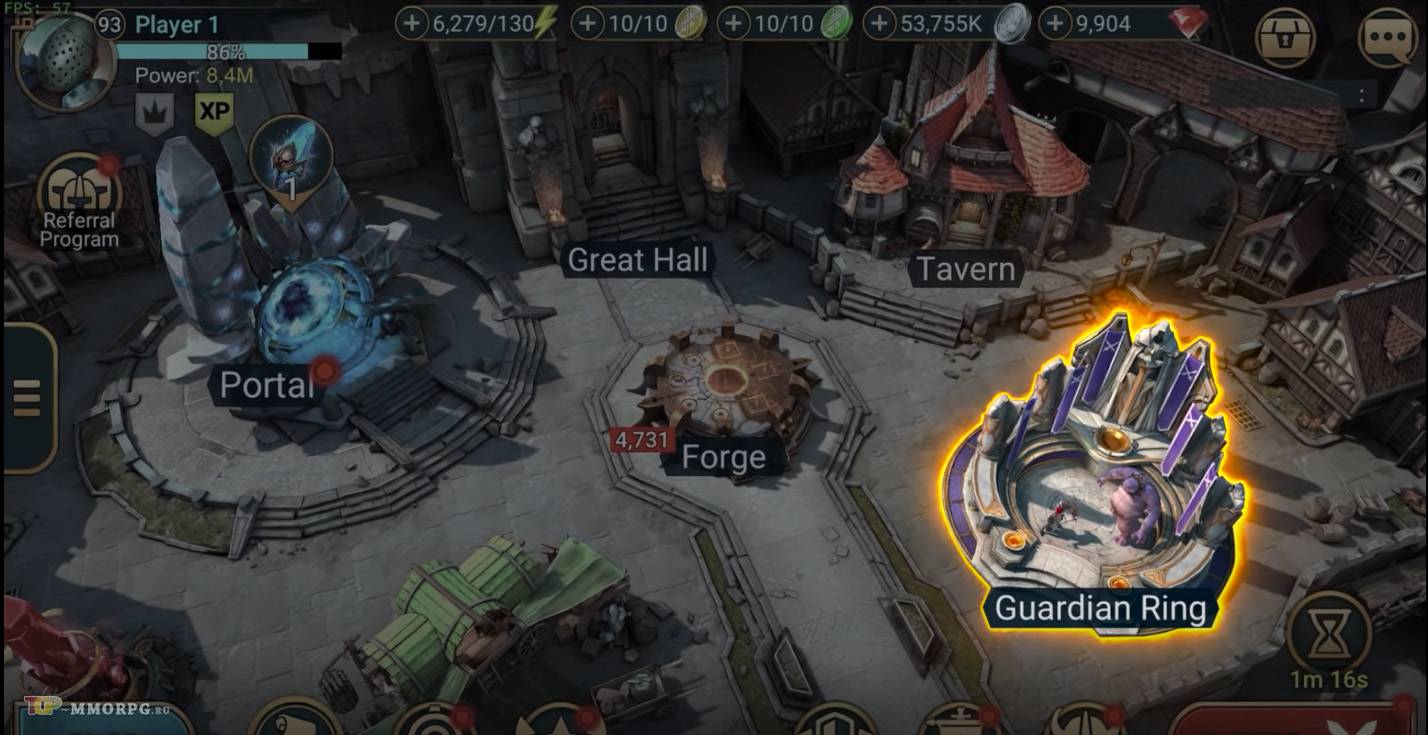This screenshot has height=735, width=1428.
Task: Add silver using its plus button
Action: (880, 23)
